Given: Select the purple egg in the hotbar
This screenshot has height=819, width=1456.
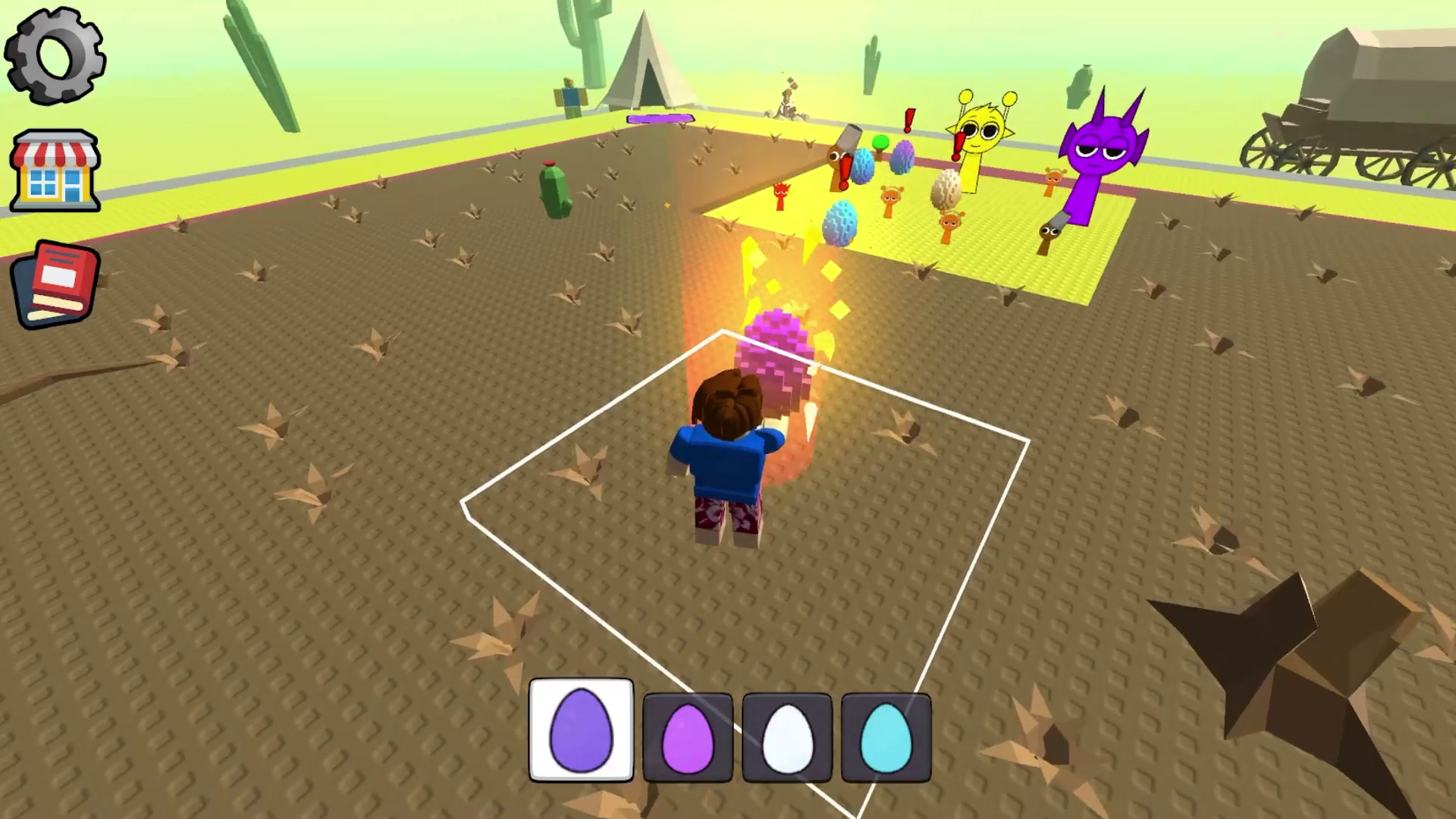Looking at the screenshot, I should coord(581,730).
